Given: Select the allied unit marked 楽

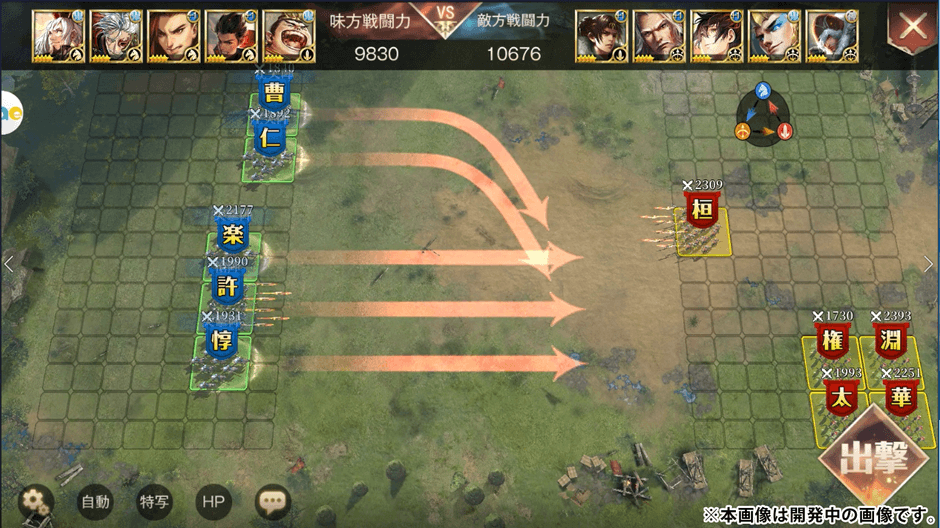Looking at the screenshot, I should click(x=232, y=237).
